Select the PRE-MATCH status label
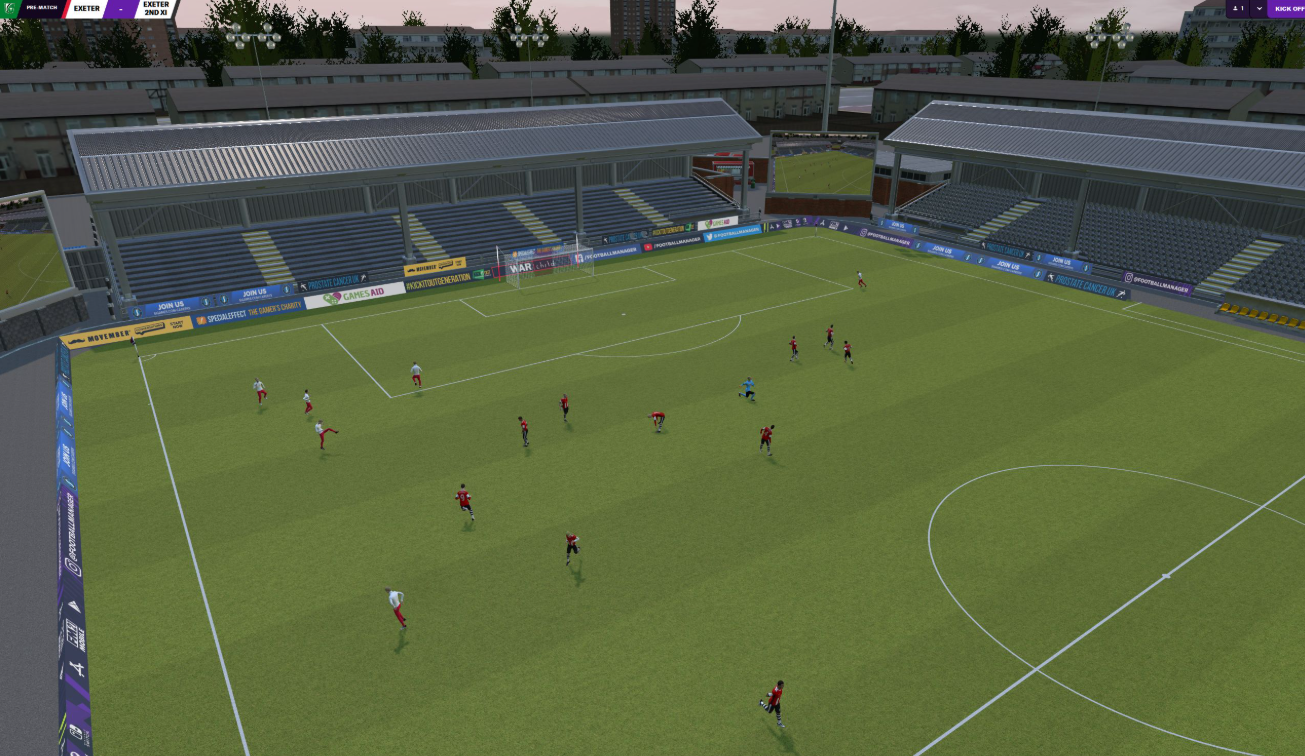This screenshot has width=1305, height=756. 42,8
